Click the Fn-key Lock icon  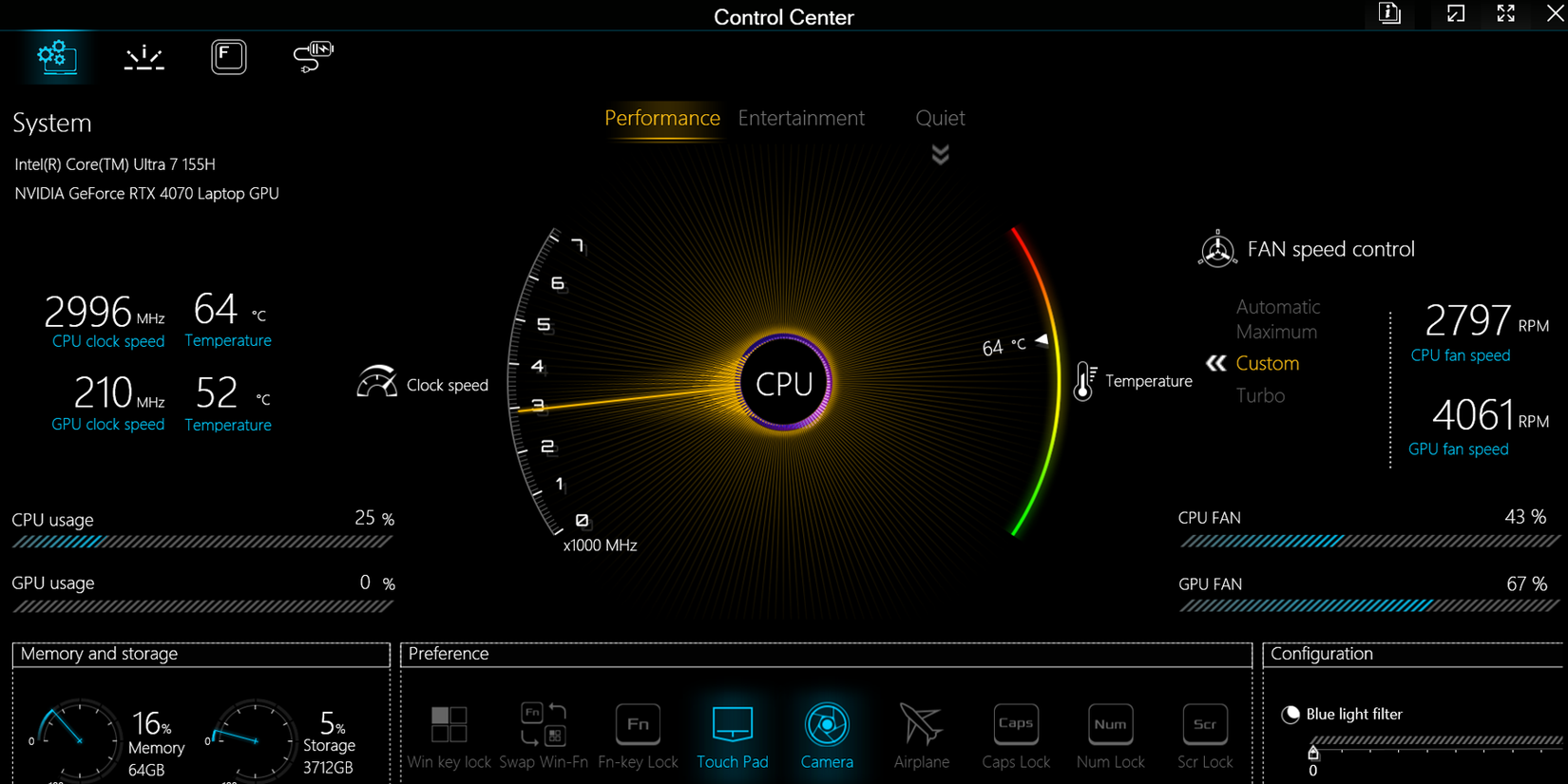click(638, 725)
